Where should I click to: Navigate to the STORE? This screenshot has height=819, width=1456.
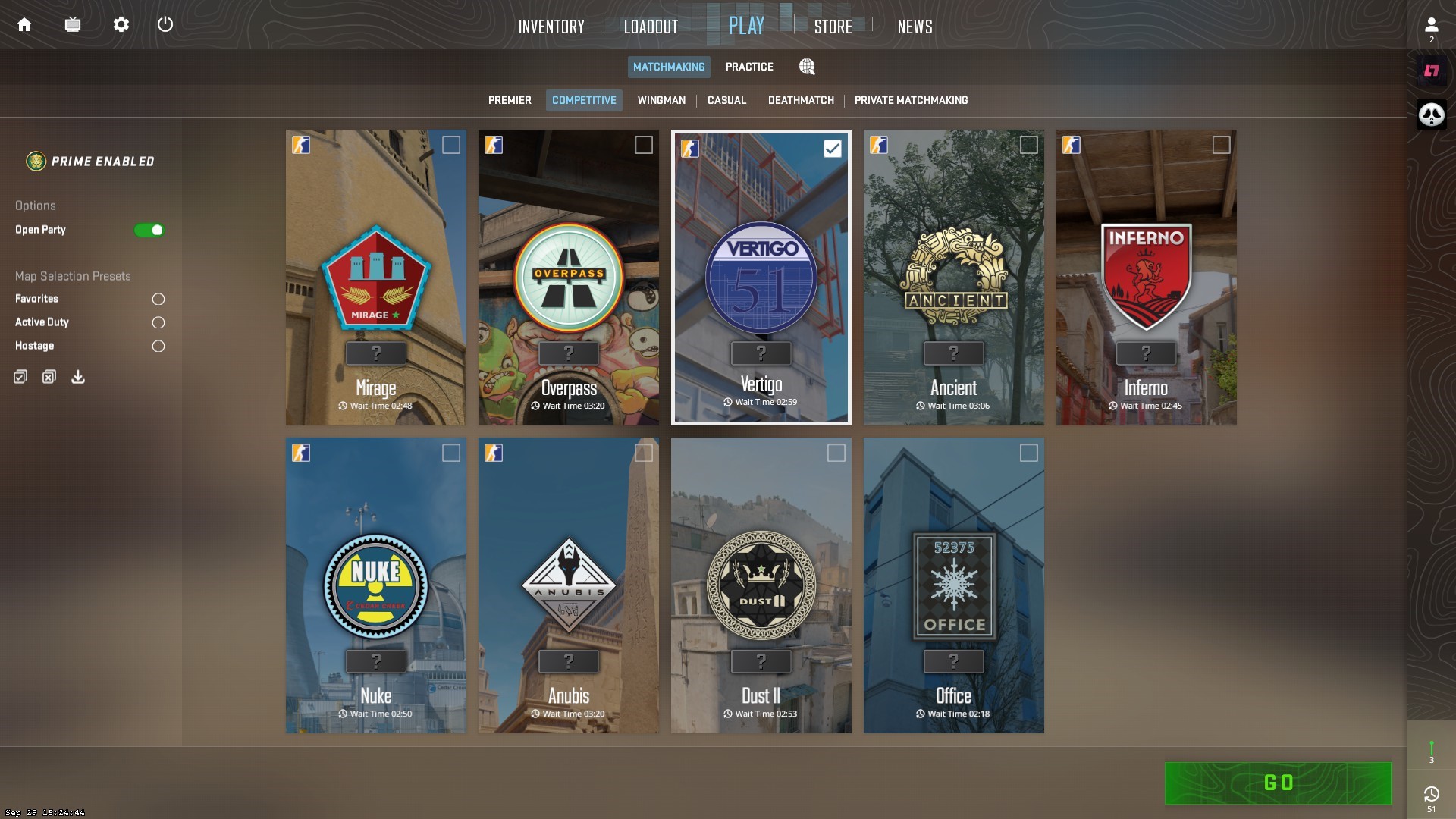pyautogui.click(x=833, y=27)
